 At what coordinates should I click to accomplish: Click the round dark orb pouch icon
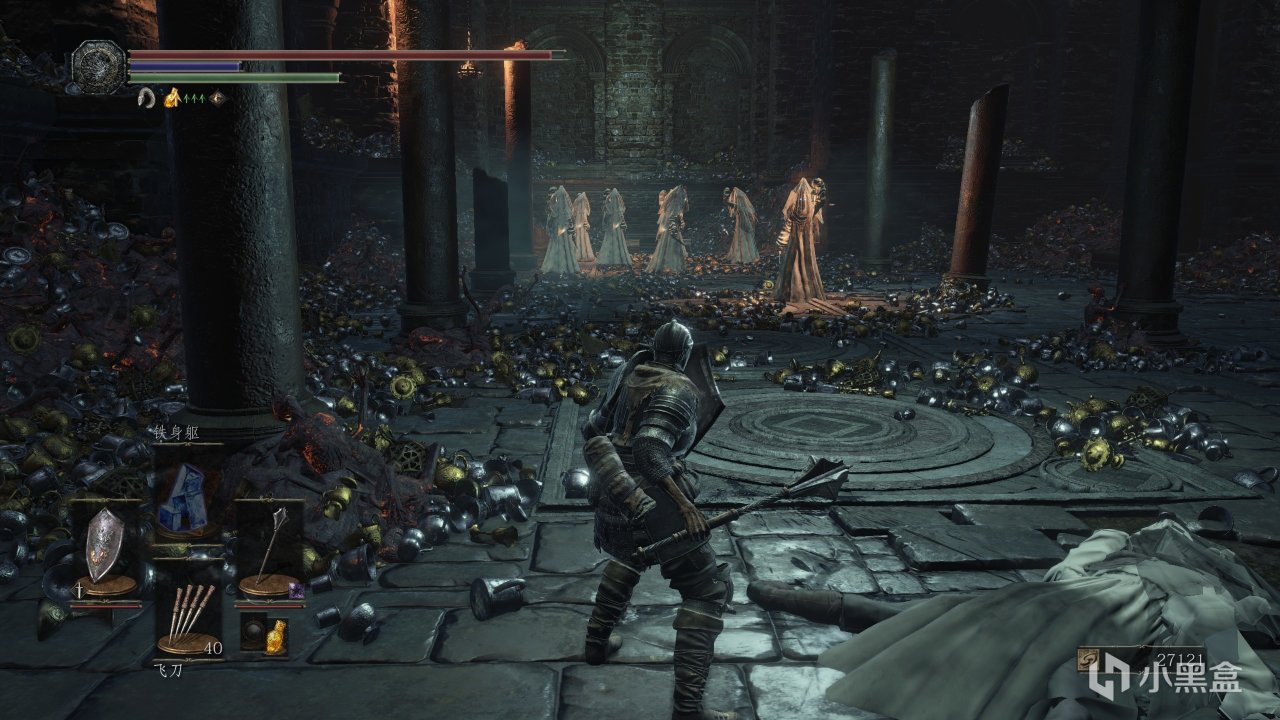pos(253,631)
